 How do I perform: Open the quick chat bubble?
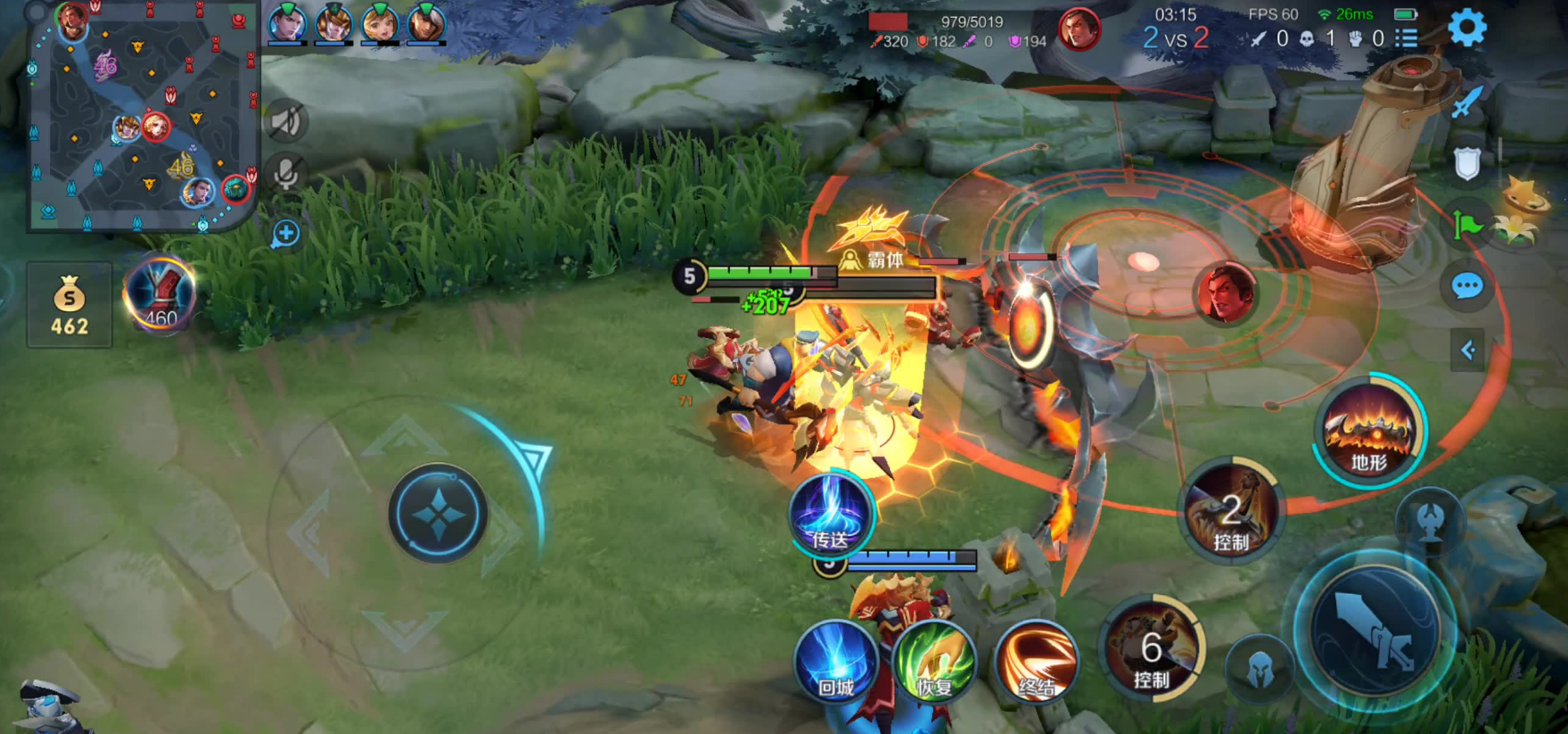click(1466, 286)
